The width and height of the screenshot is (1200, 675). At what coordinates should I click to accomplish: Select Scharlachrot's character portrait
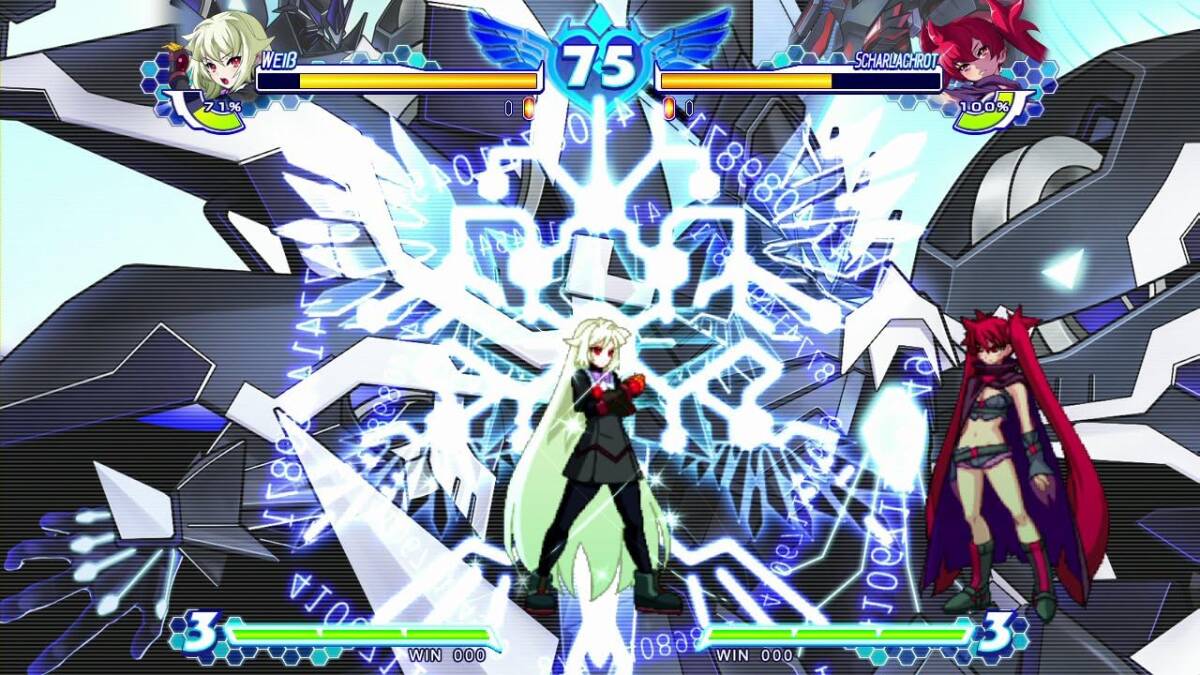(975, 56)
